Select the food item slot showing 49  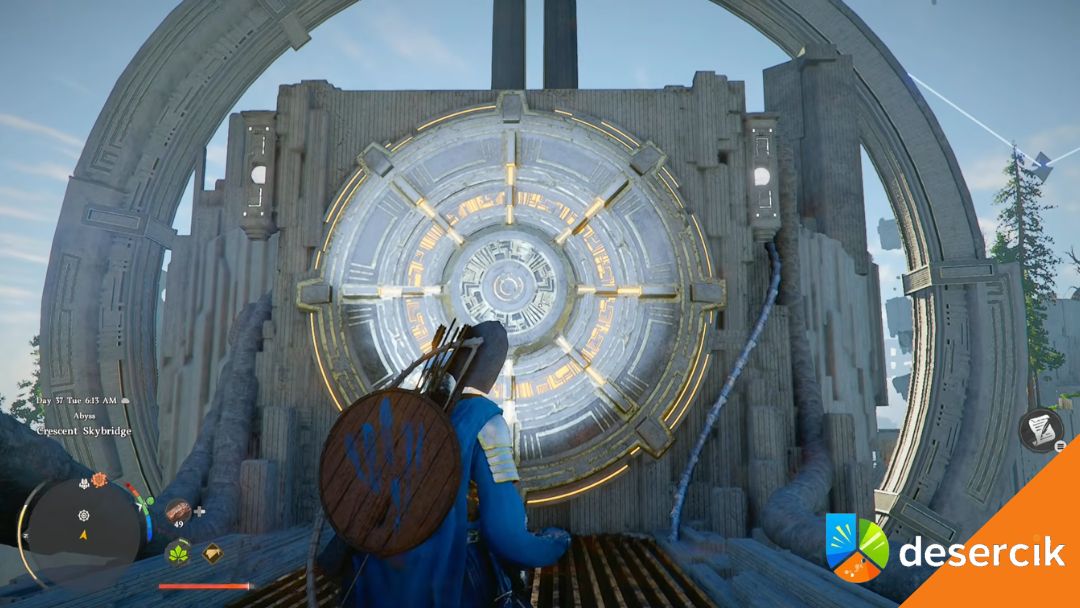point(178,512)
